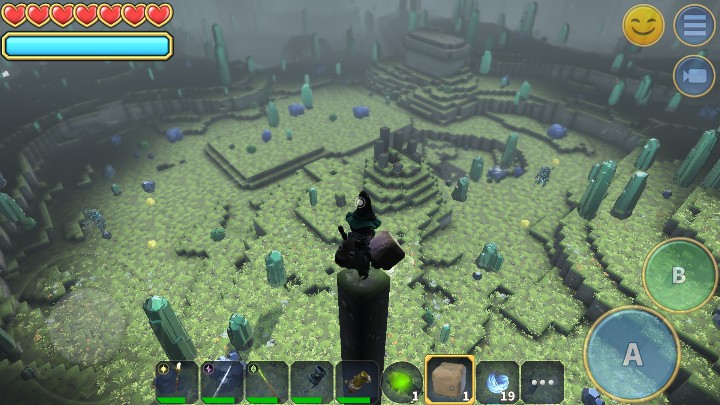Screen dimensions: 720x405
Task: Pick the golden telescope hotbar slot
Action: [x=357, y=382]
